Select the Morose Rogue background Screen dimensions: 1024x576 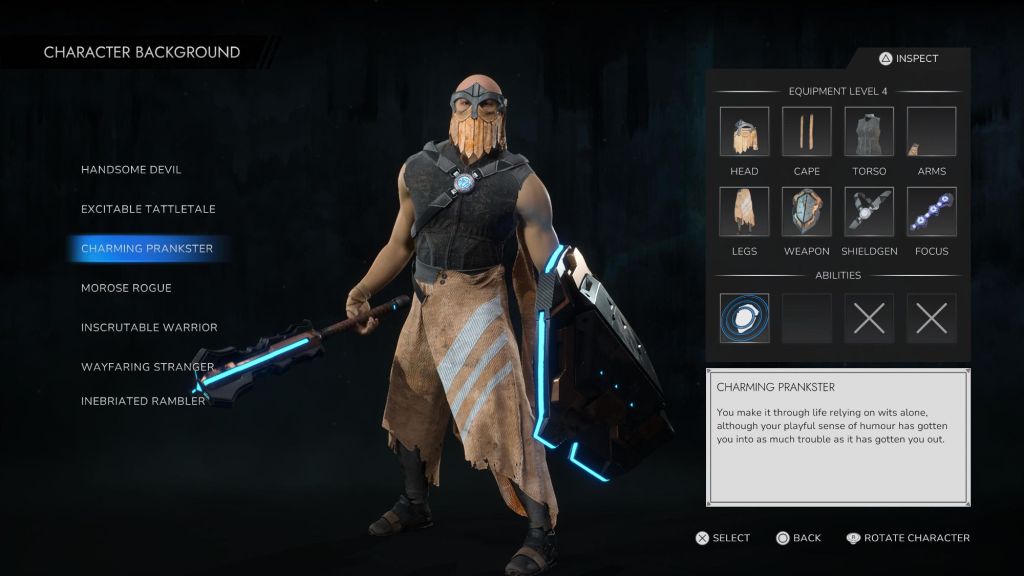pyautogui.click(x=126, y=288)
